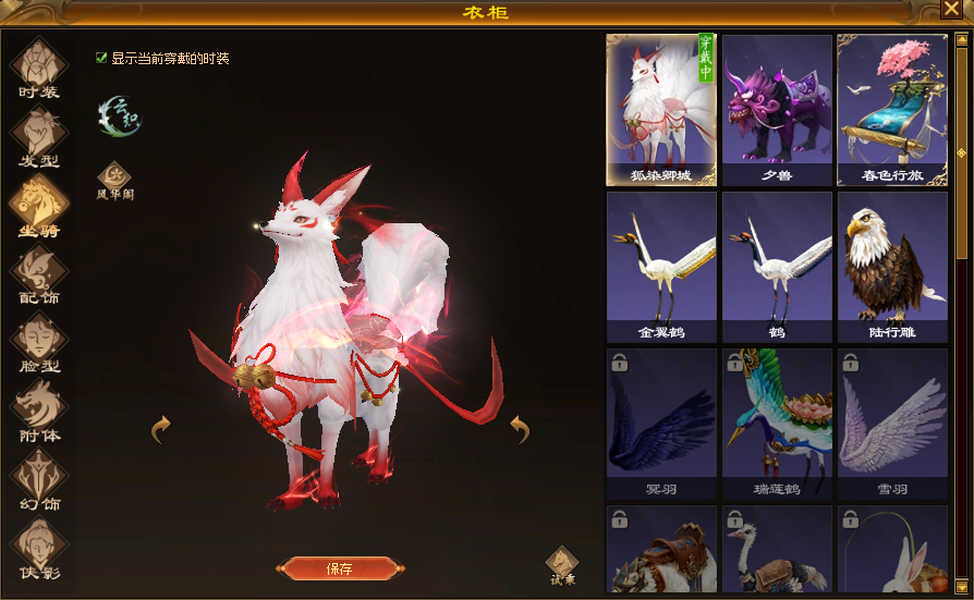Choose the 附体 tab with wolf icon
The image size is (974, 600).
pyautogui.click(x=39, y=409)
